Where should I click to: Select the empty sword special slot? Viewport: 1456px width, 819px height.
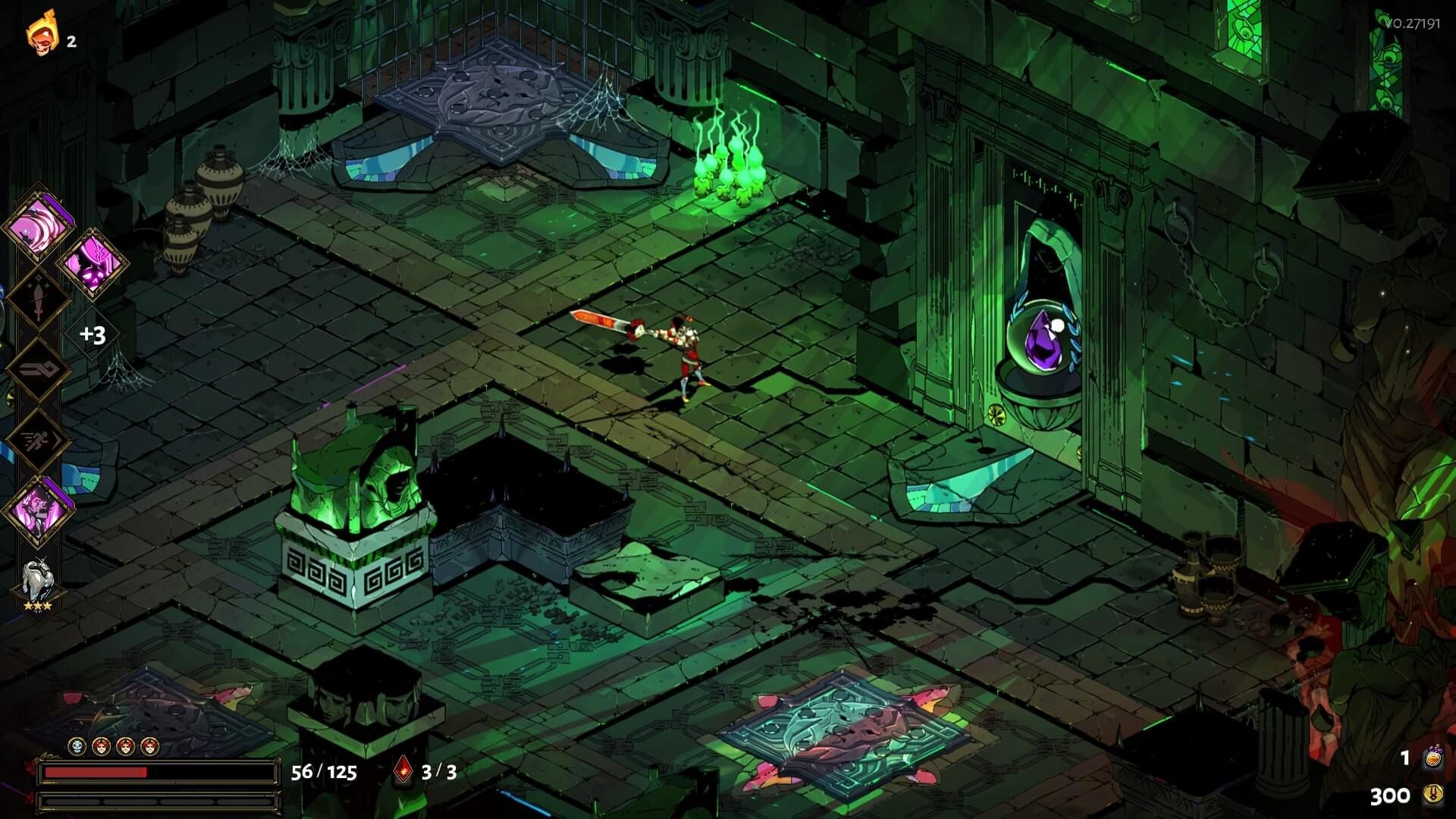tap(38, 298)
